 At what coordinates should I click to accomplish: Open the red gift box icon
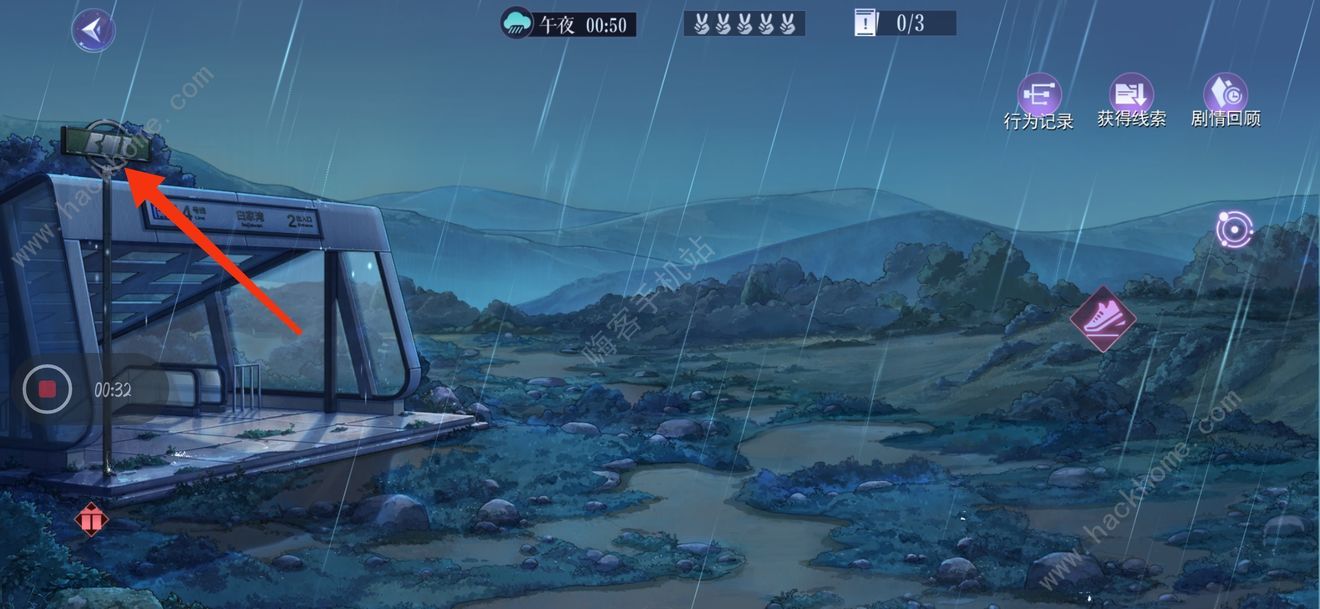pyautogui.click(x=91, y=520)
